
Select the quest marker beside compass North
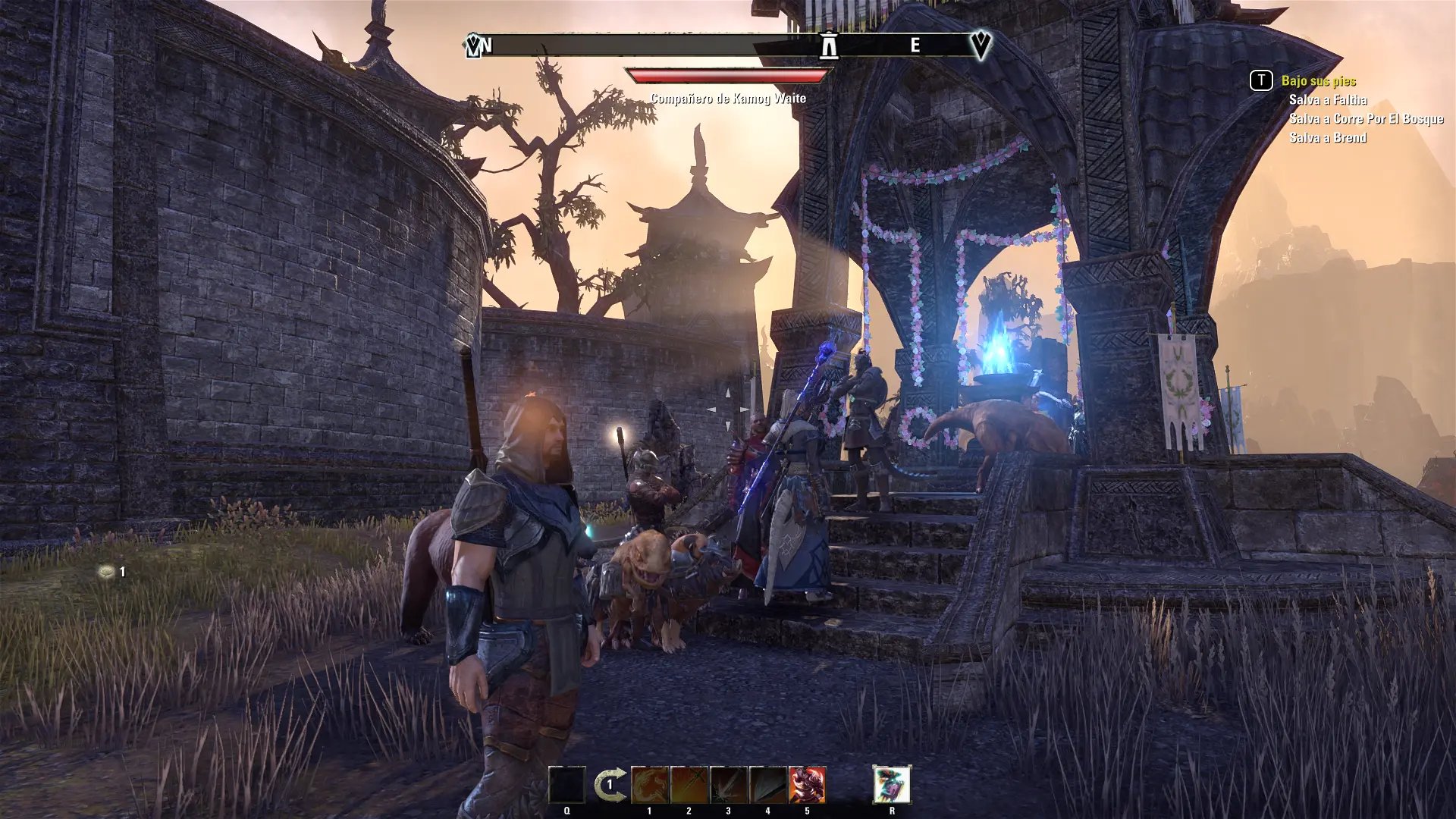(473, 46)
